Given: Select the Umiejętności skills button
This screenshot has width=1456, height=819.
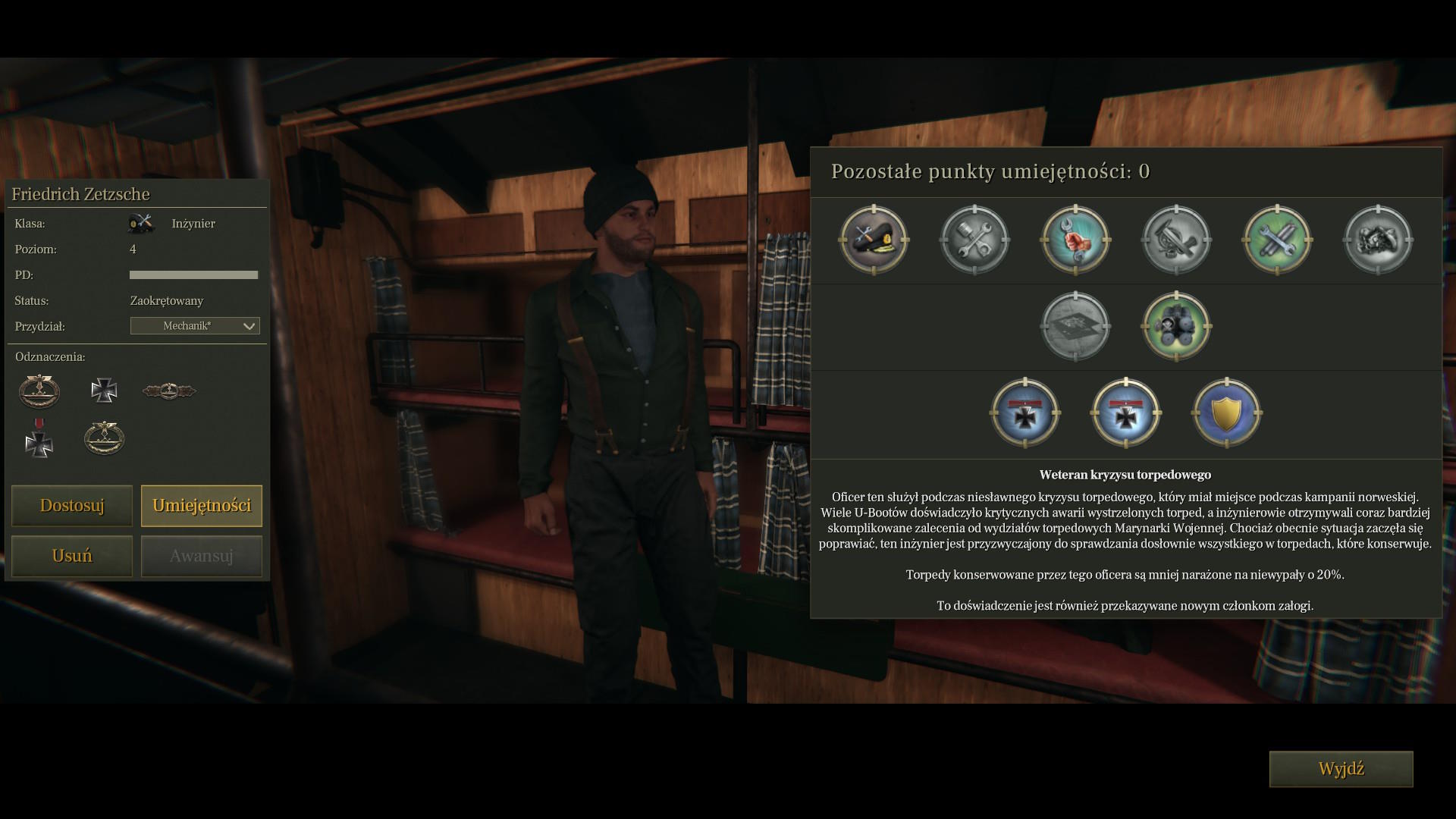Looking at the screenshot, I should pos(202,506).
